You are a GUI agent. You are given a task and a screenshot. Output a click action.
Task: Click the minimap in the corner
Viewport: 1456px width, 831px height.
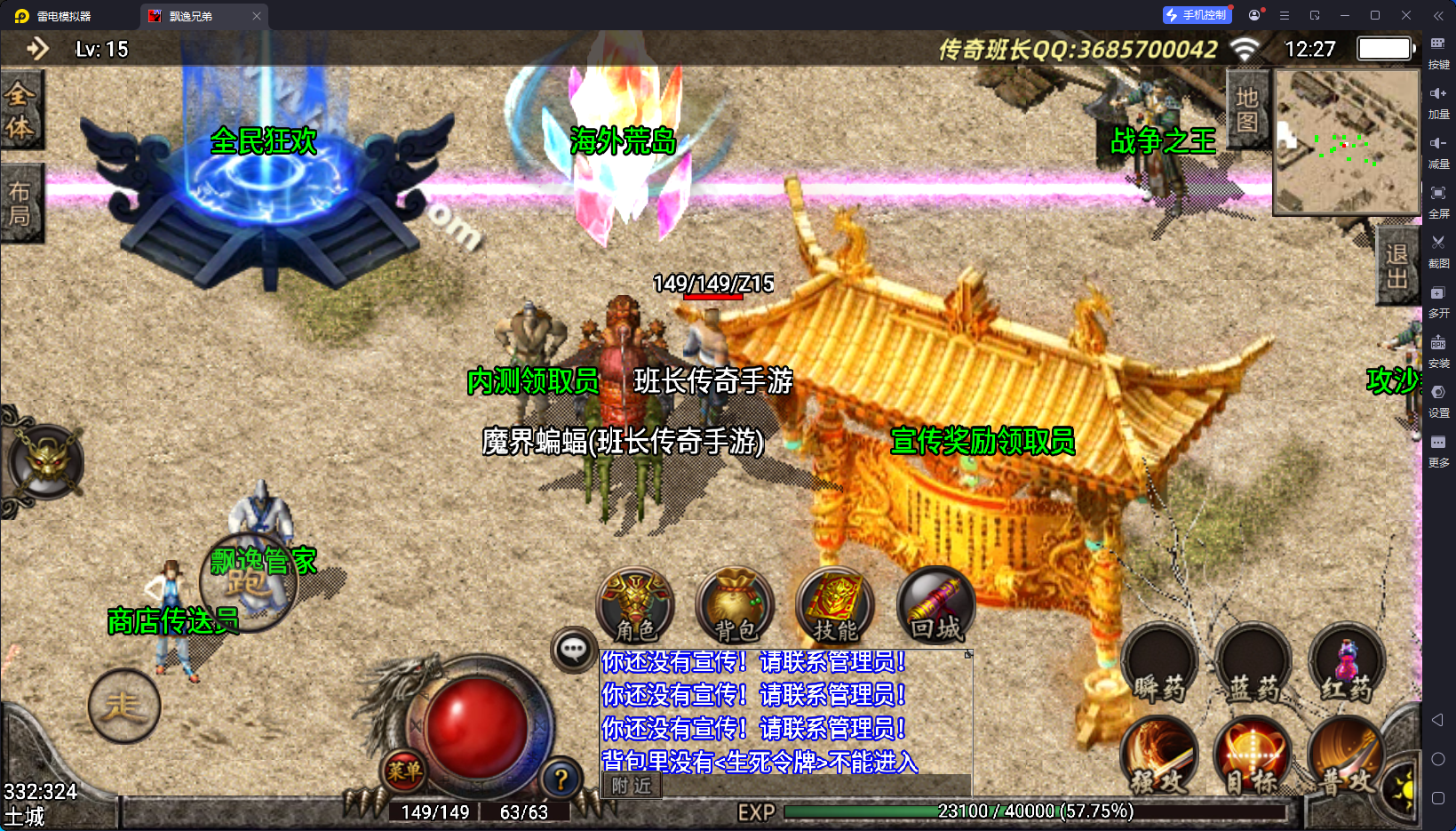(1346, 142)
